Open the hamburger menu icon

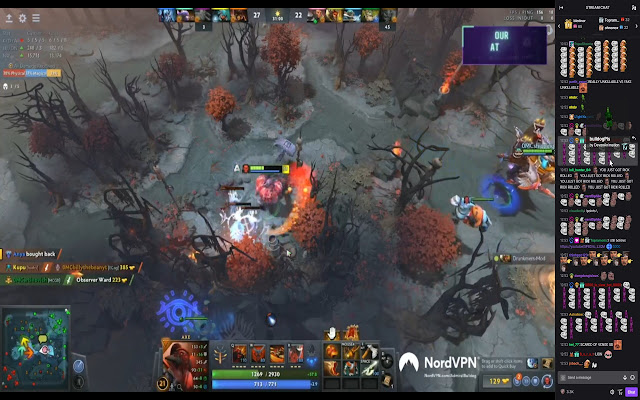[37, 18]
